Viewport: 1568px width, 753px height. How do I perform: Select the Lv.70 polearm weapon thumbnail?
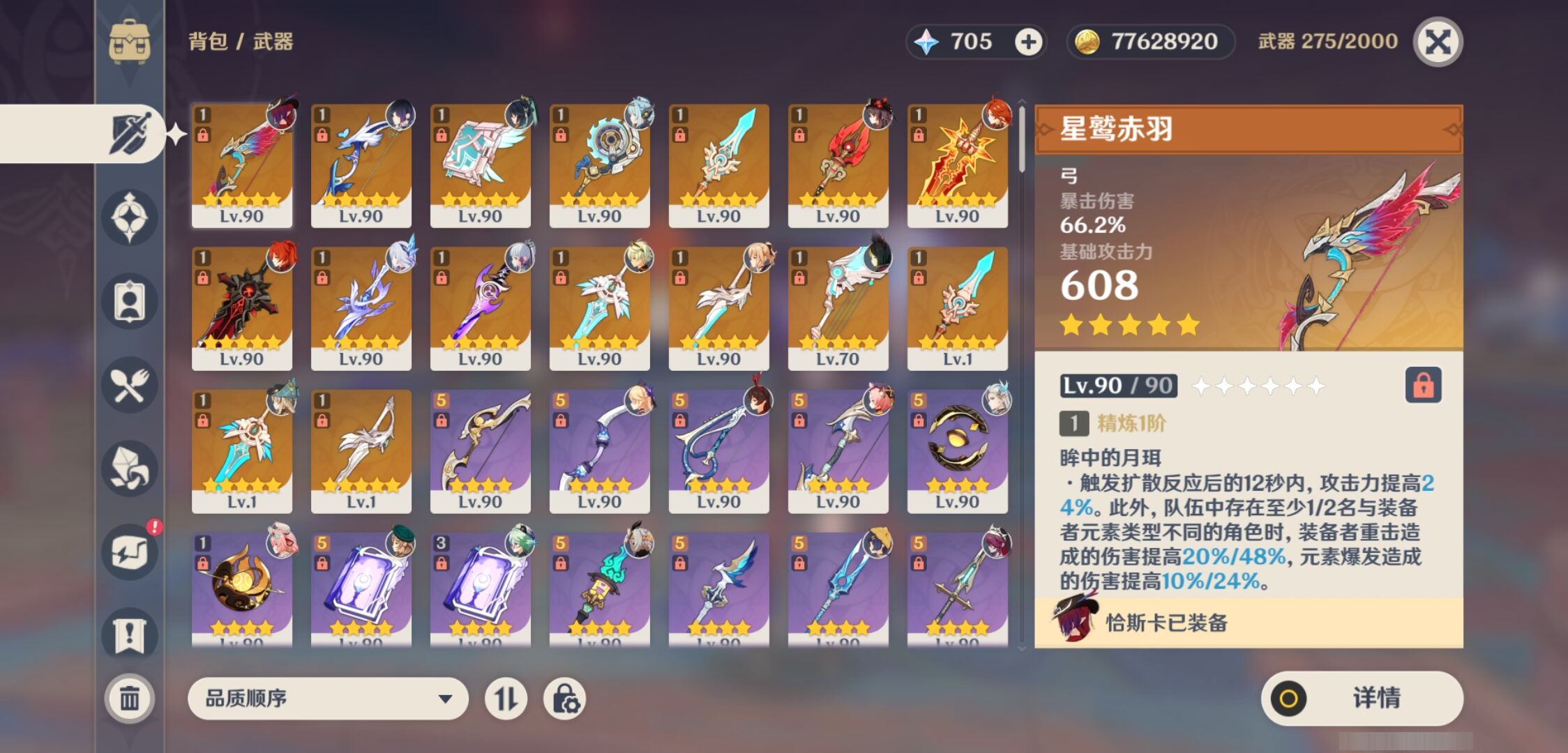pos(838,307)
